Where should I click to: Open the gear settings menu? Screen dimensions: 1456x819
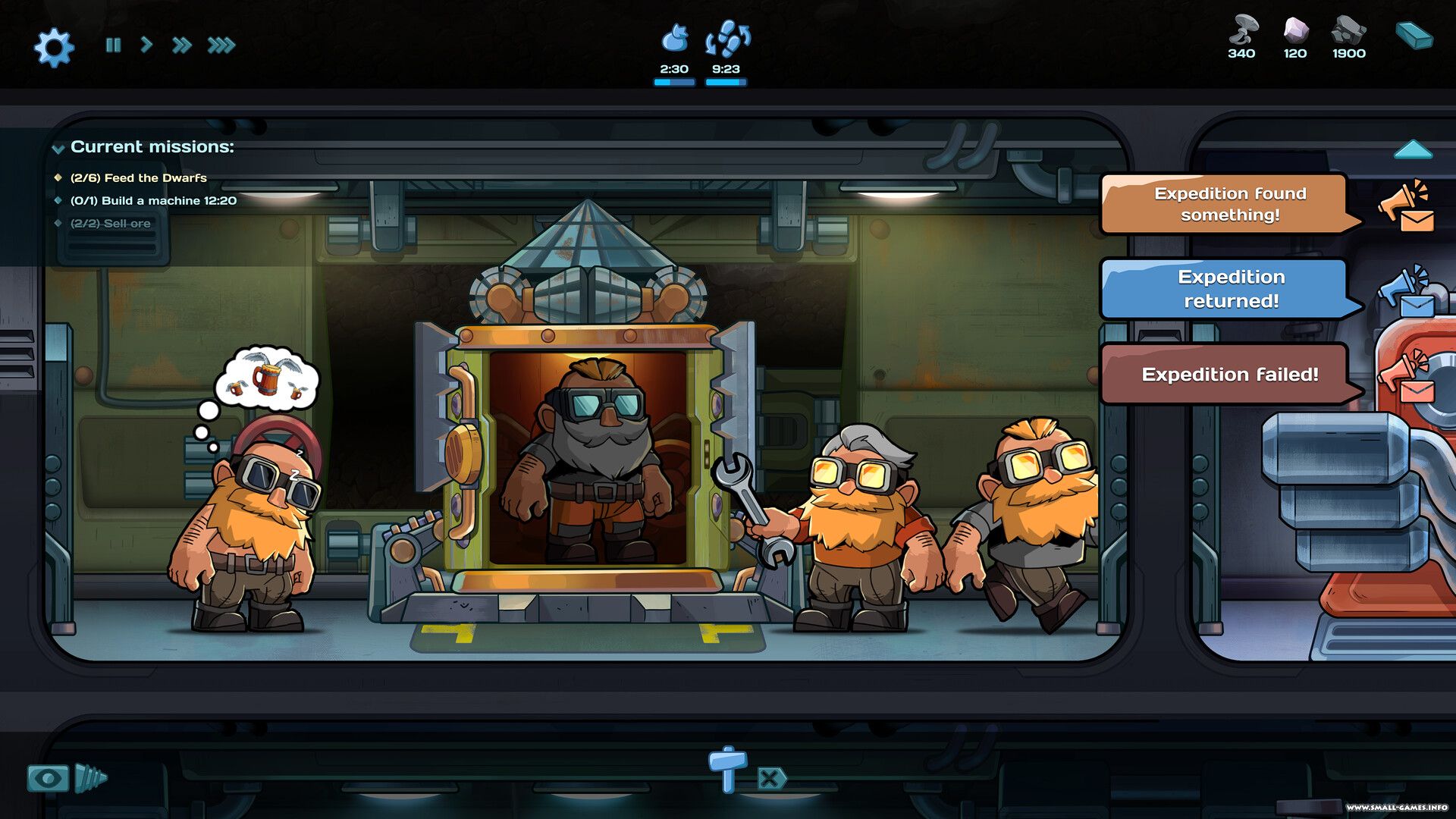click(x=54, y=47)
